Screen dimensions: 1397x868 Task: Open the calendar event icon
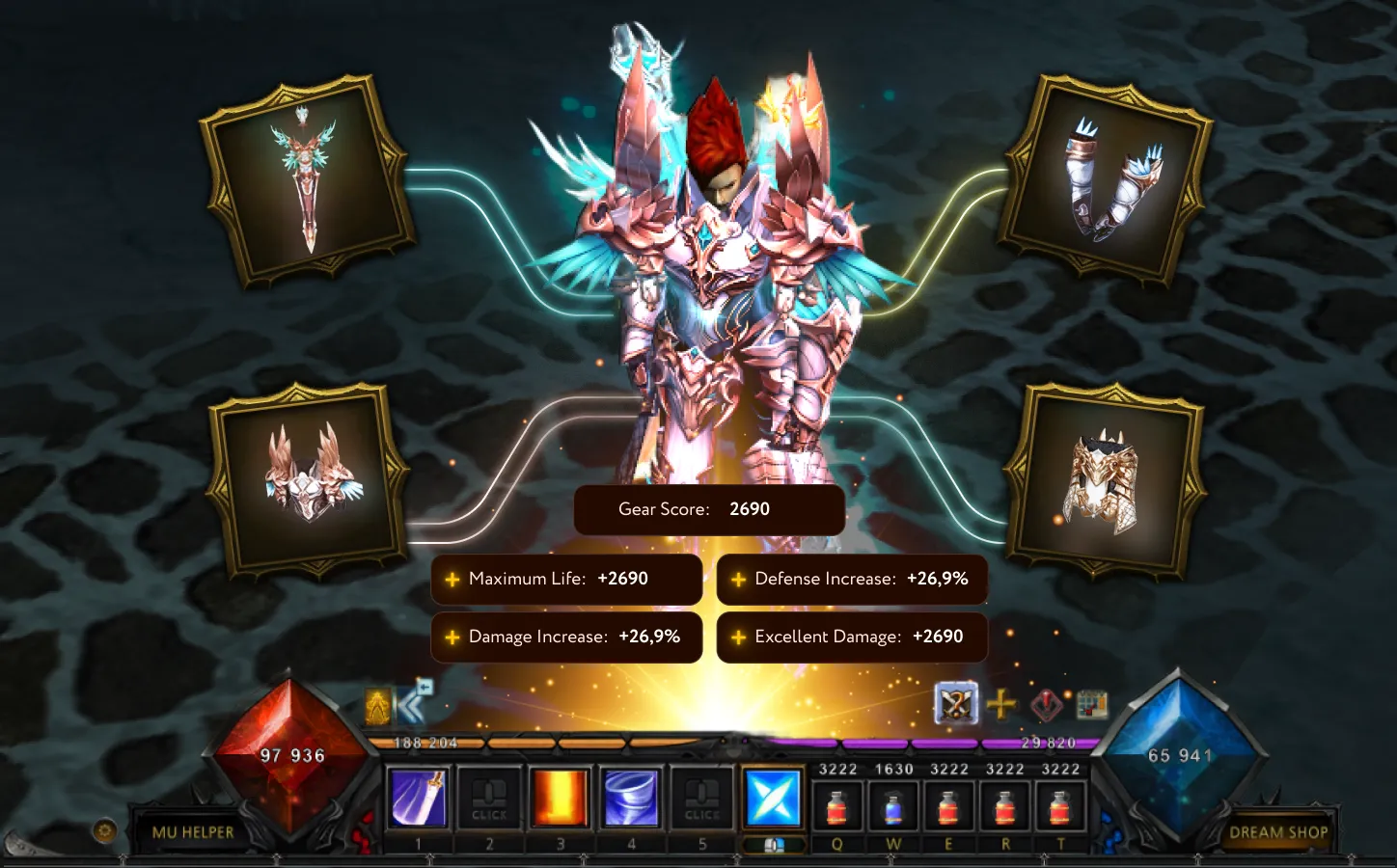pyautogui.click(x=1091, y=704)
